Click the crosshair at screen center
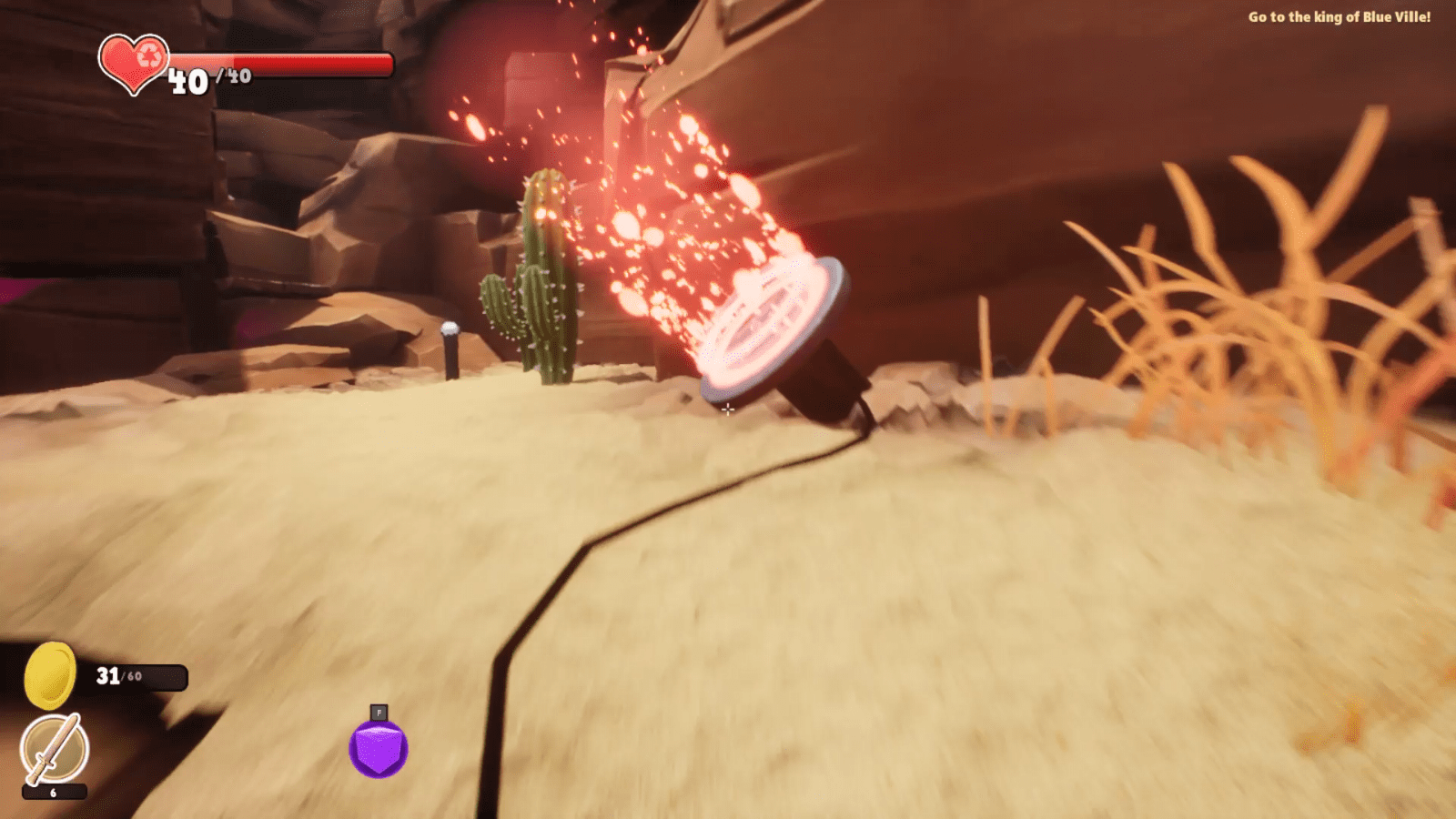Screen dimensions: 1456x819 click(x=728, y=409)
